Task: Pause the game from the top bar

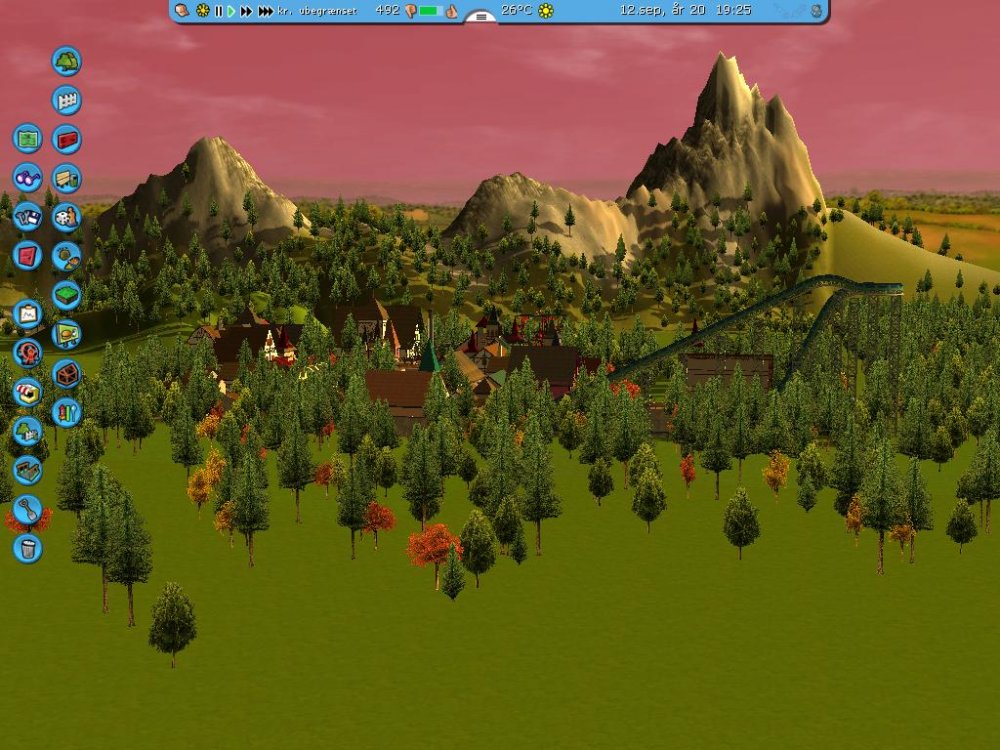Action: [218, 11]
